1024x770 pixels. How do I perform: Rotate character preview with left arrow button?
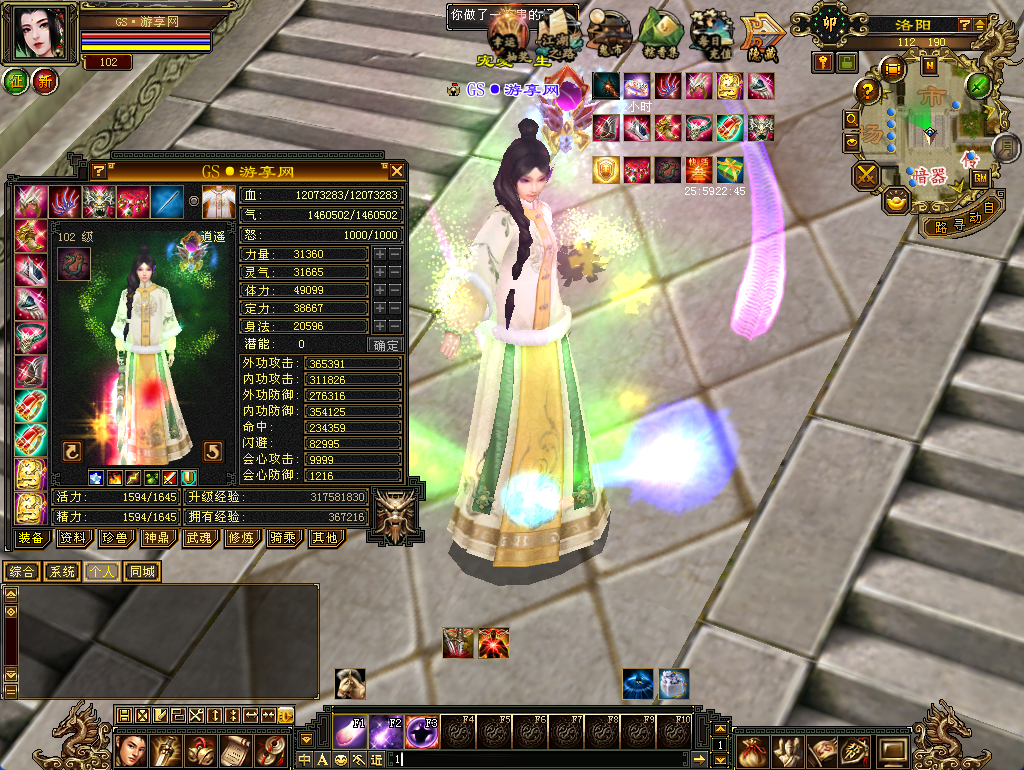[x=72, y=449]
